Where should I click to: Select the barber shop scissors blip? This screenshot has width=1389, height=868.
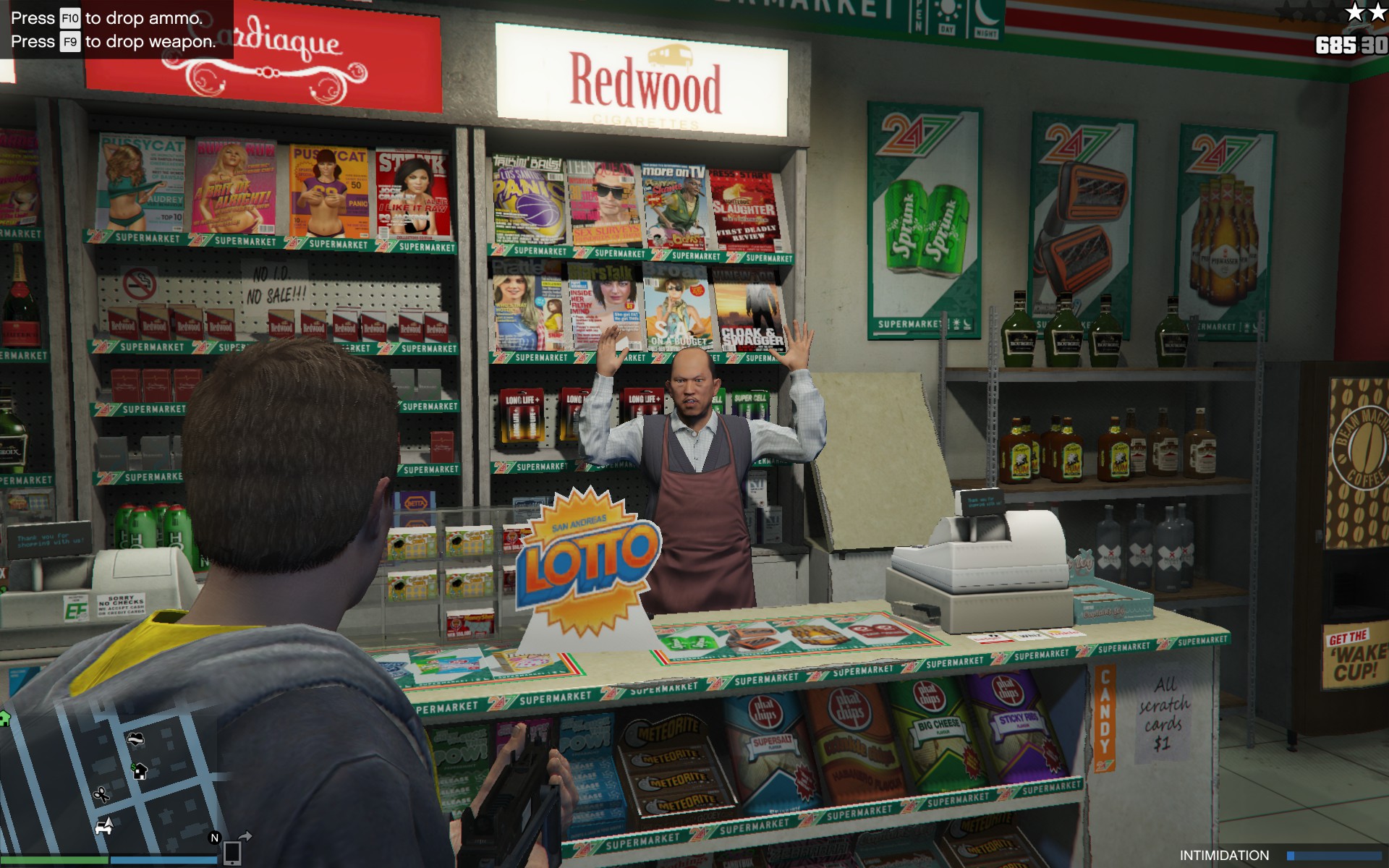(x=101, y=795)
